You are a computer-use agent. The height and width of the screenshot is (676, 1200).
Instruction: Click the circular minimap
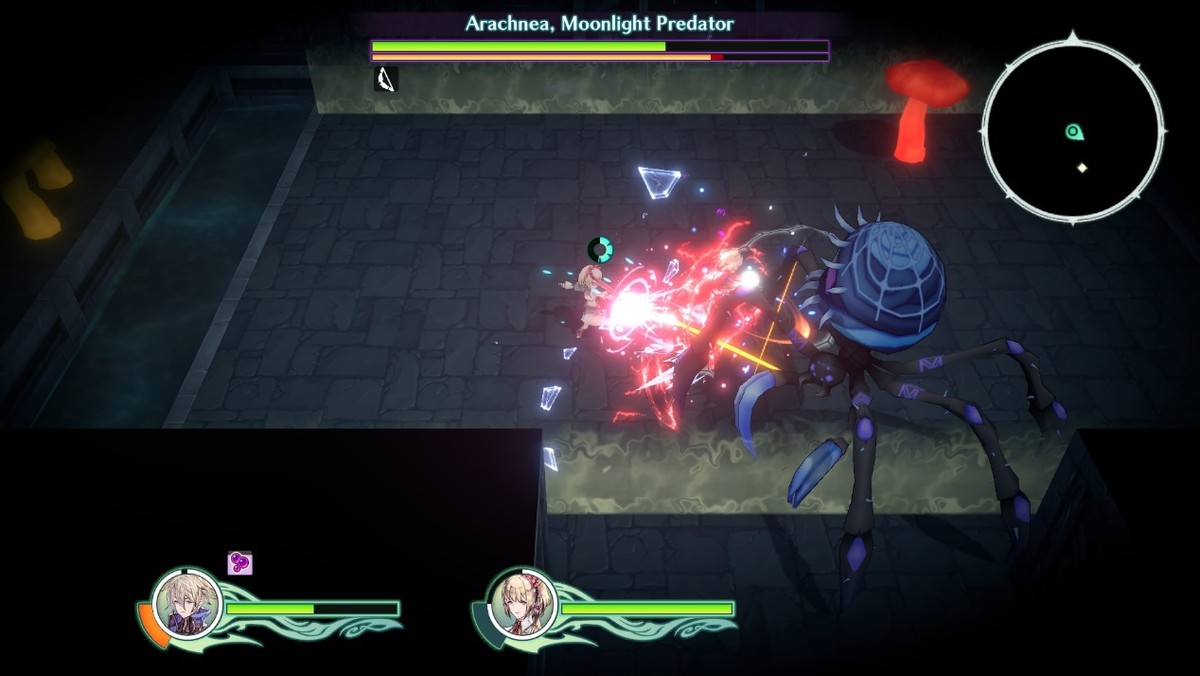[1073, 130]
